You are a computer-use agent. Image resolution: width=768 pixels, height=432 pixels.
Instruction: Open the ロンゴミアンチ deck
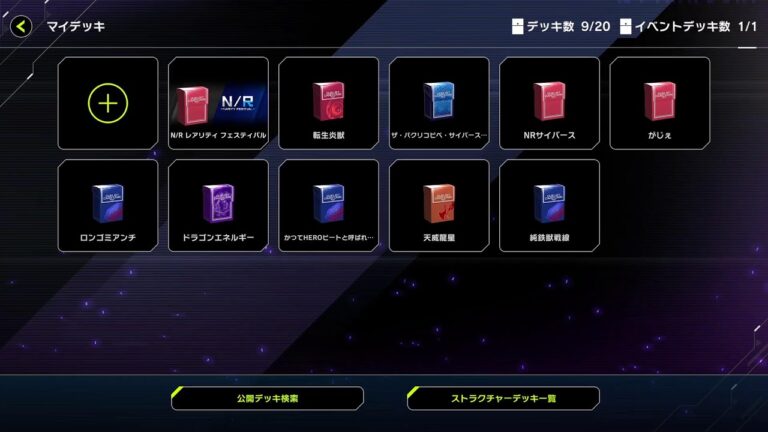(x=108, y=205)
